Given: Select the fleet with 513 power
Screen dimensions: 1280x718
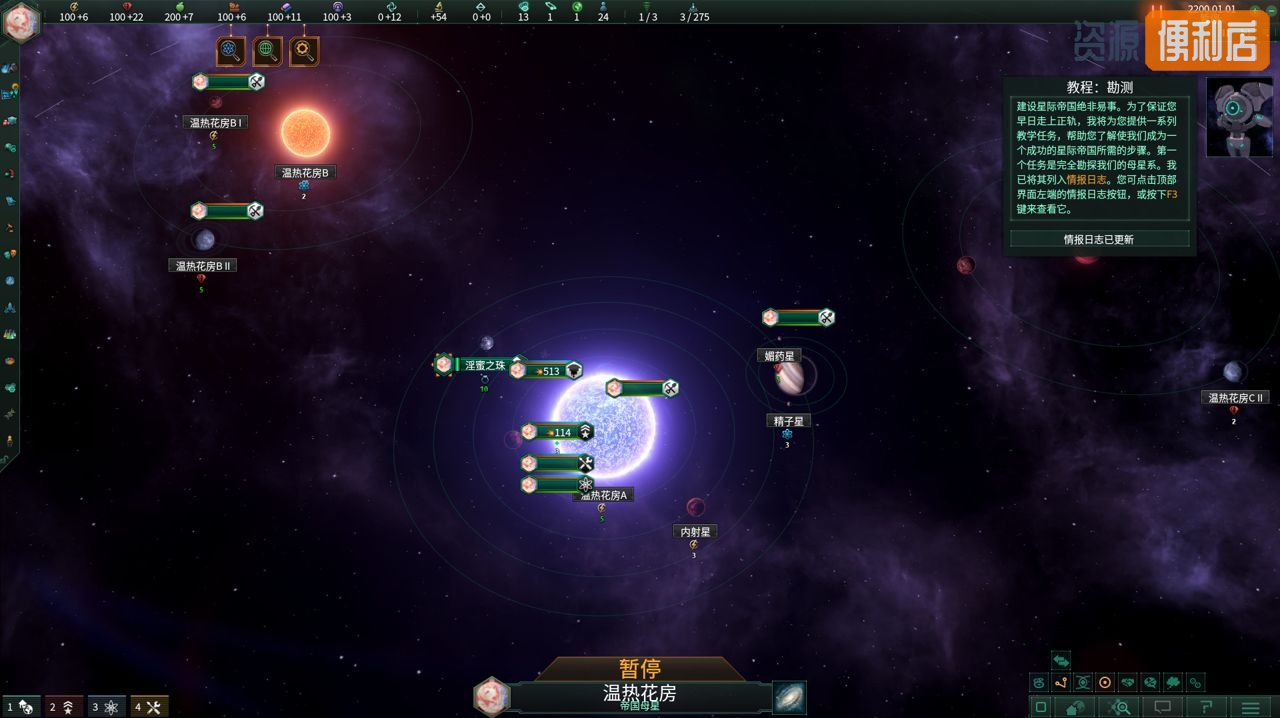Looking at the screenshot, I should click(x=546, y=371).
